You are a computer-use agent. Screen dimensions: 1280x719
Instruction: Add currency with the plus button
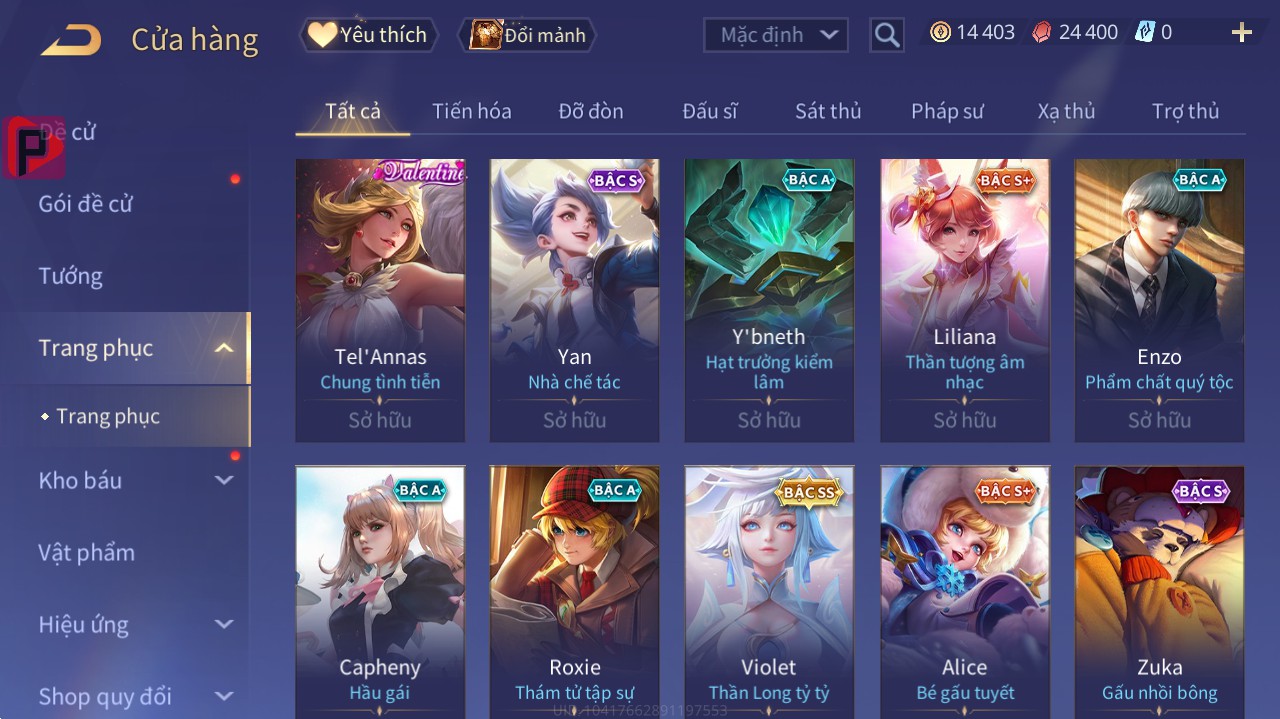pos(1241,33)
